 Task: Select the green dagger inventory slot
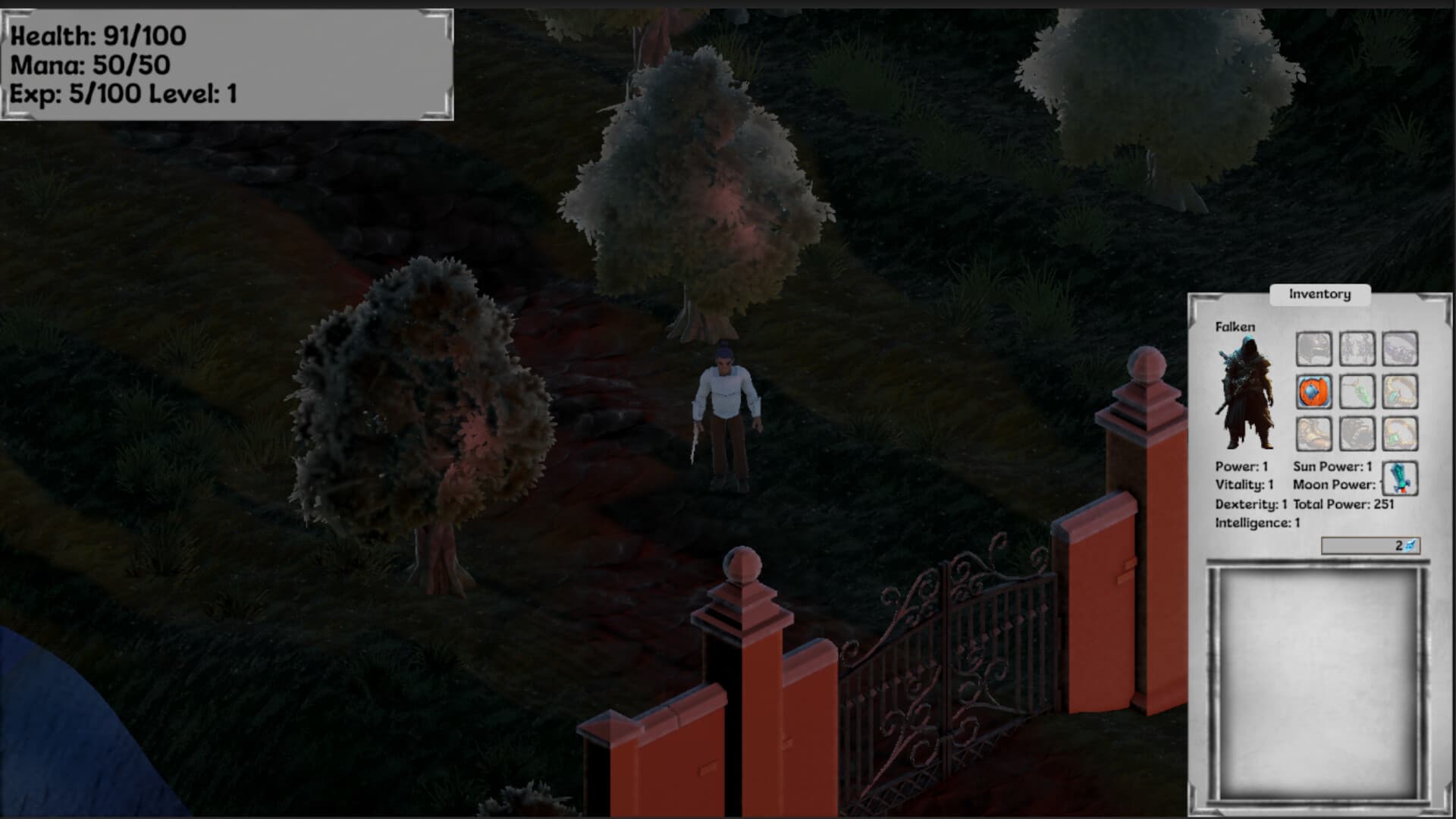(1357, 392)
